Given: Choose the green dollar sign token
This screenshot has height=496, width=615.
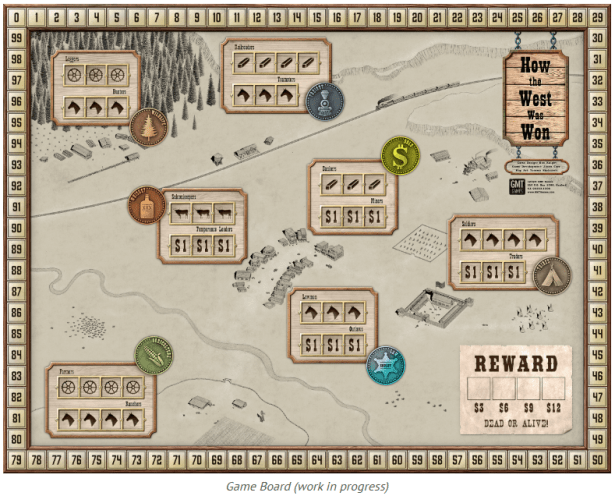Looking at the screenshot, I should pos(400,156).
